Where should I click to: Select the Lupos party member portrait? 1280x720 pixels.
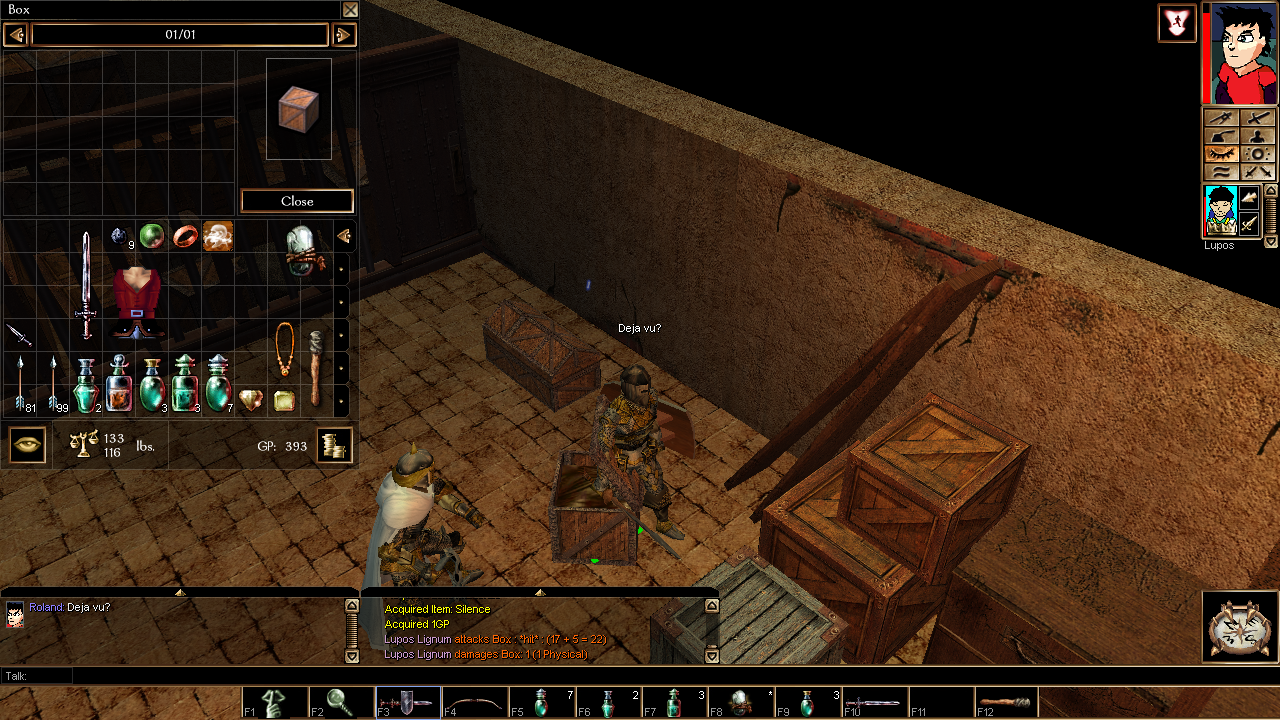point(1220,211)
